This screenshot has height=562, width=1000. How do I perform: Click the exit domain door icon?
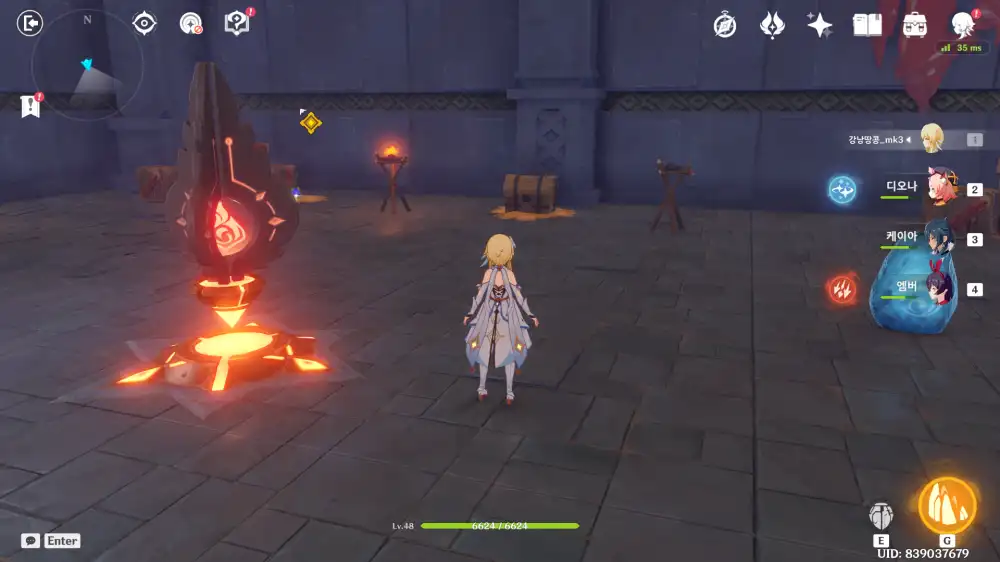[31, 22]
